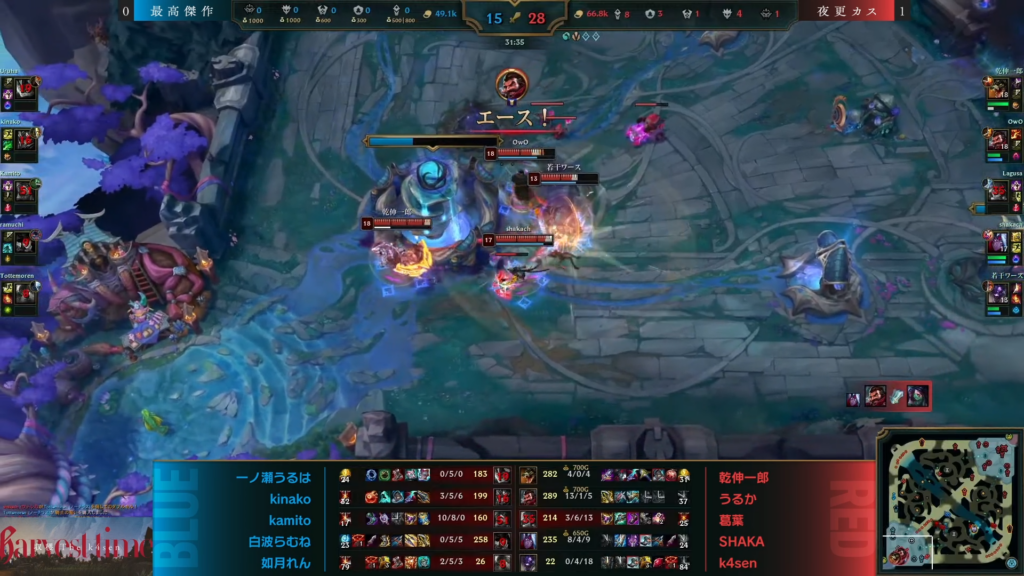Select the 一ノ瀬うるは scoreboard row
The height and width of the screenshot is (576, 1024).
pos(274,477)
